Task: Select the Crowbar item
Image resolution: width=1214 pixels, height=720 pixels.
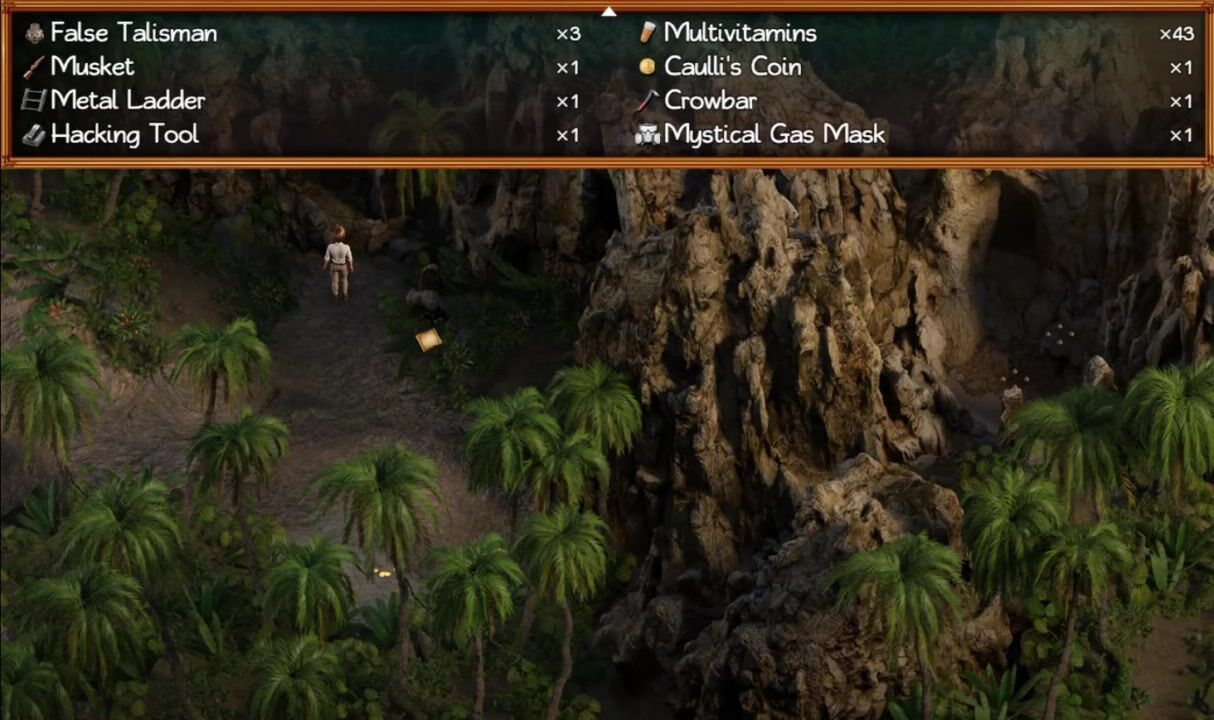Action: tap(710, 101)
